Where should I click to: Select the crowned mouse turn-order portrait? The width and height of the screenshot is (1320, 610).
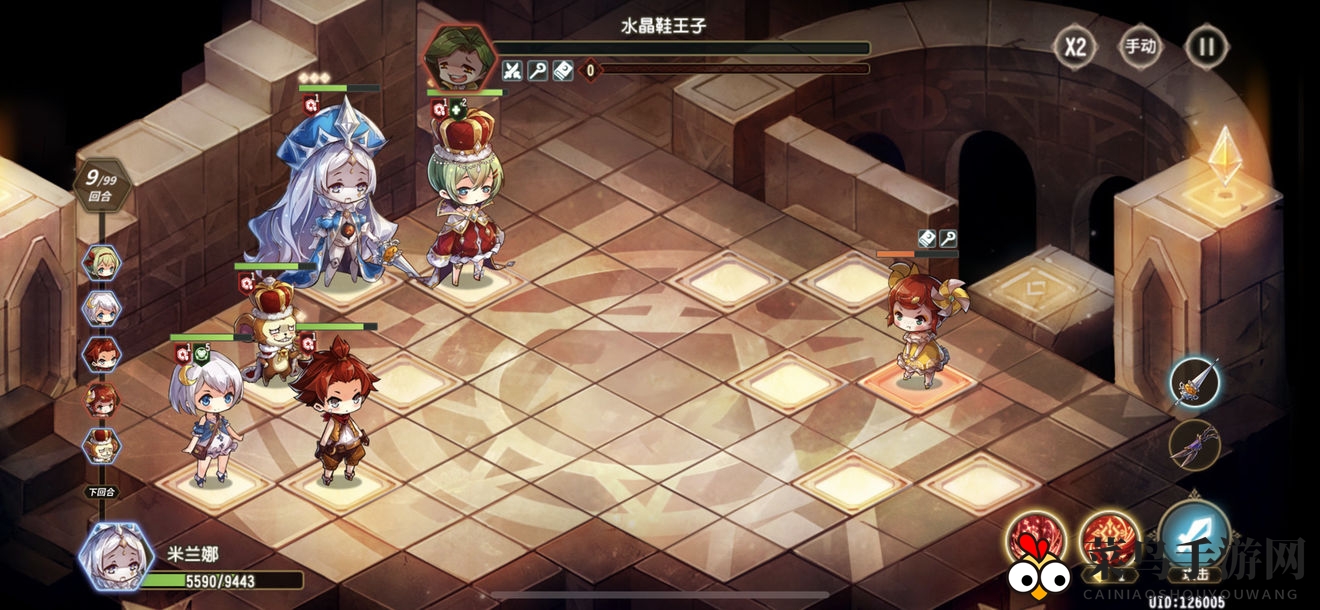coord(102,444)
